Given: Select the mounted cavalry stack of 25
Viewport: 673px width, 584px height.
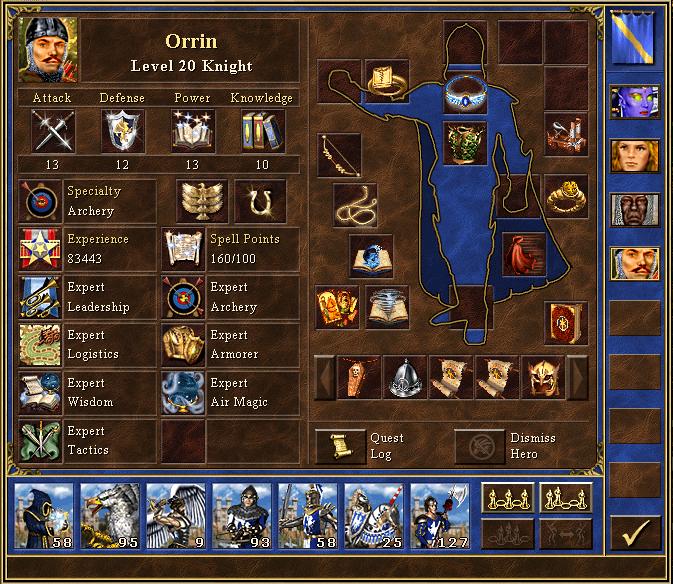Looking at the screenshot, I should [x=374, y=518].
